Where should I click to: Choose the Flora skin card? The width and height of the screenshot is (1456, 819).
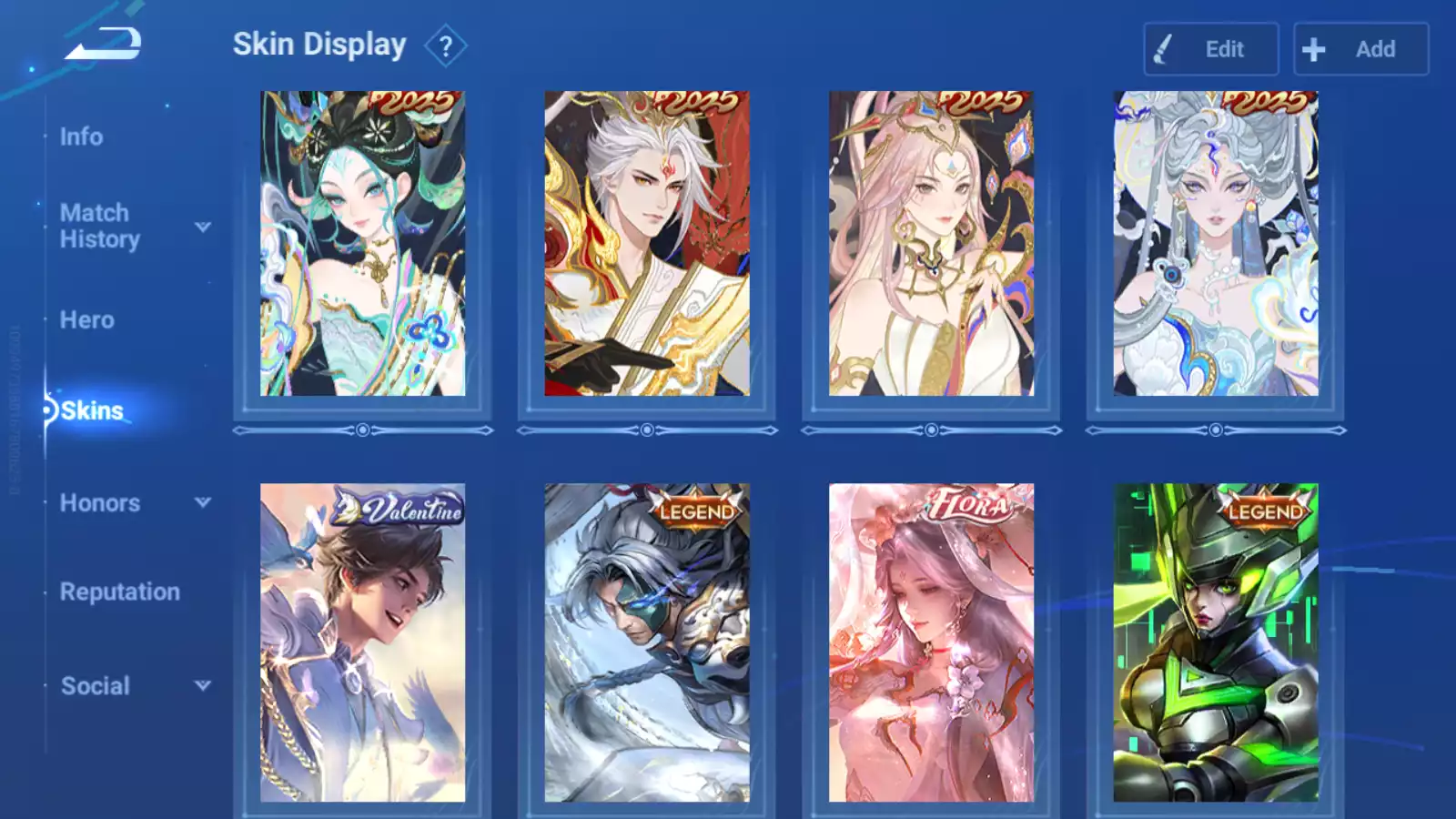(x=931, y=642)
